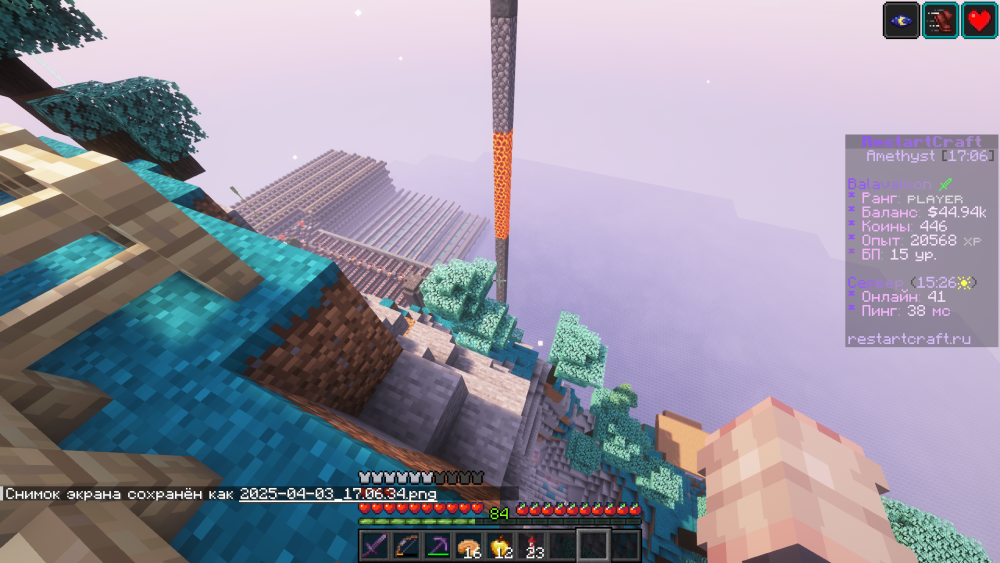Click the red heart effect icon

979,20
